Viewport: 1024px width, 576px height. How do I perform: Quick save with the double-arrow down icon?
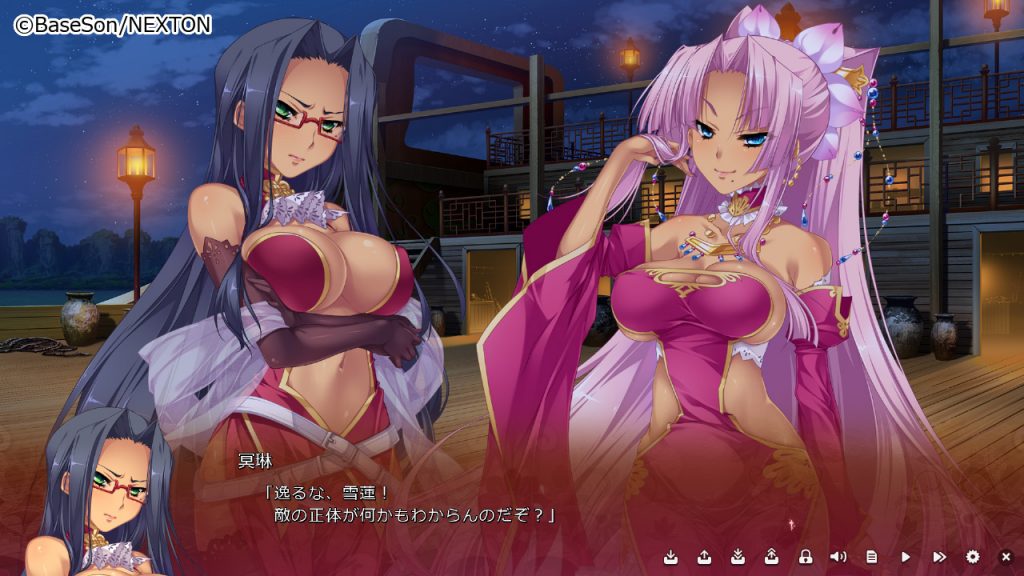coord(738,557)
